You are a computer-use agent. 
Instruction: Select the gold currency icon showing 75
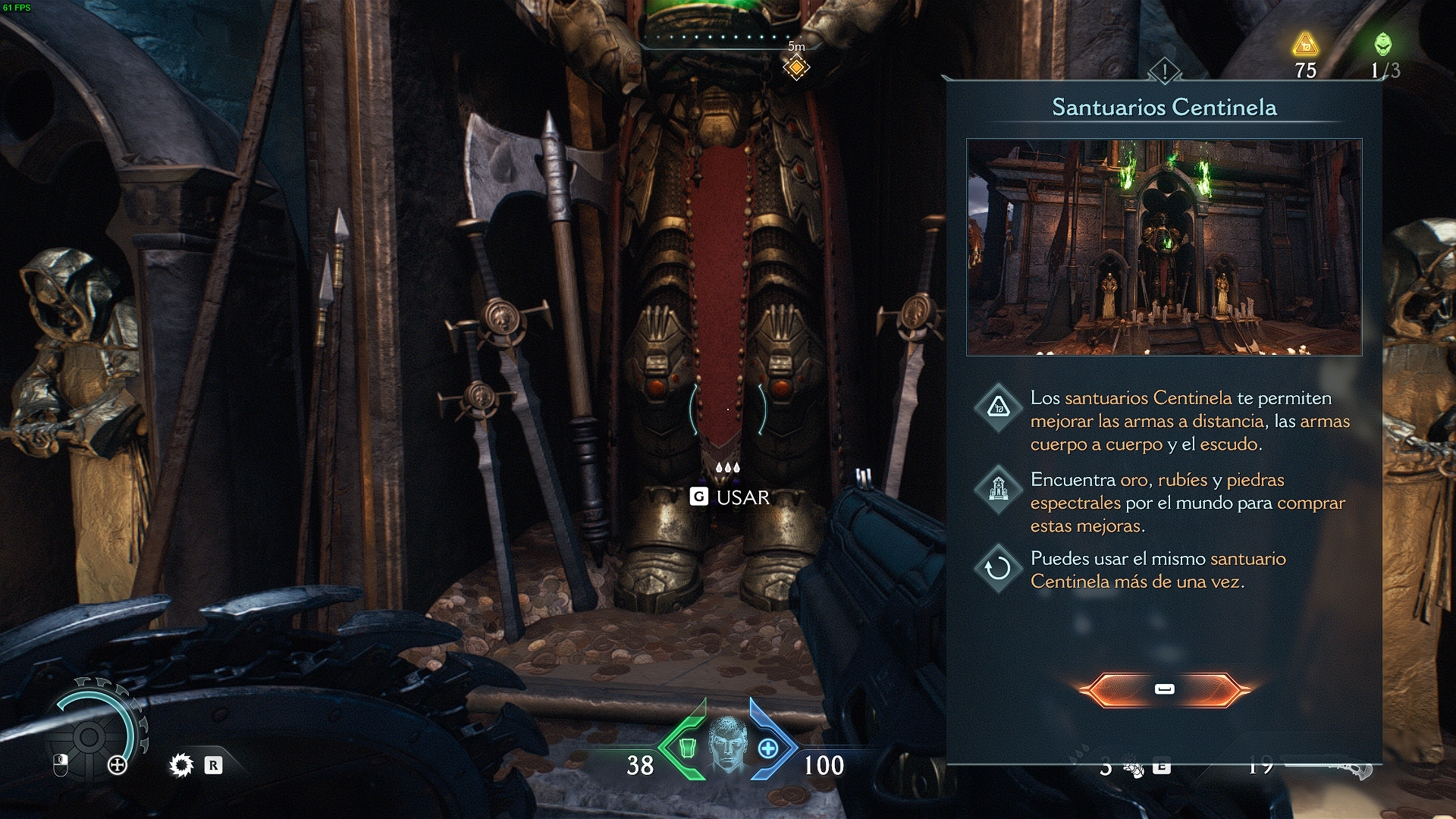click(1305, 45)
